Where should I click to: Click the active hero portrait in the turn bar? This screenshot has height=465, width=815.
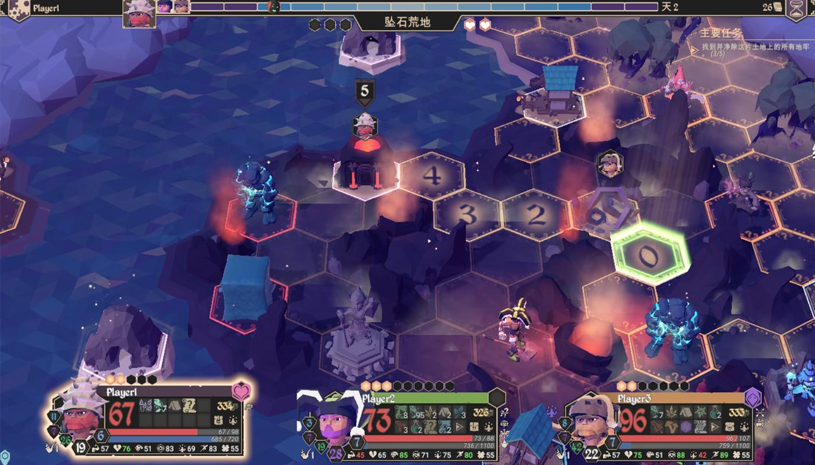pyautogui.click(x=139, y=13)
